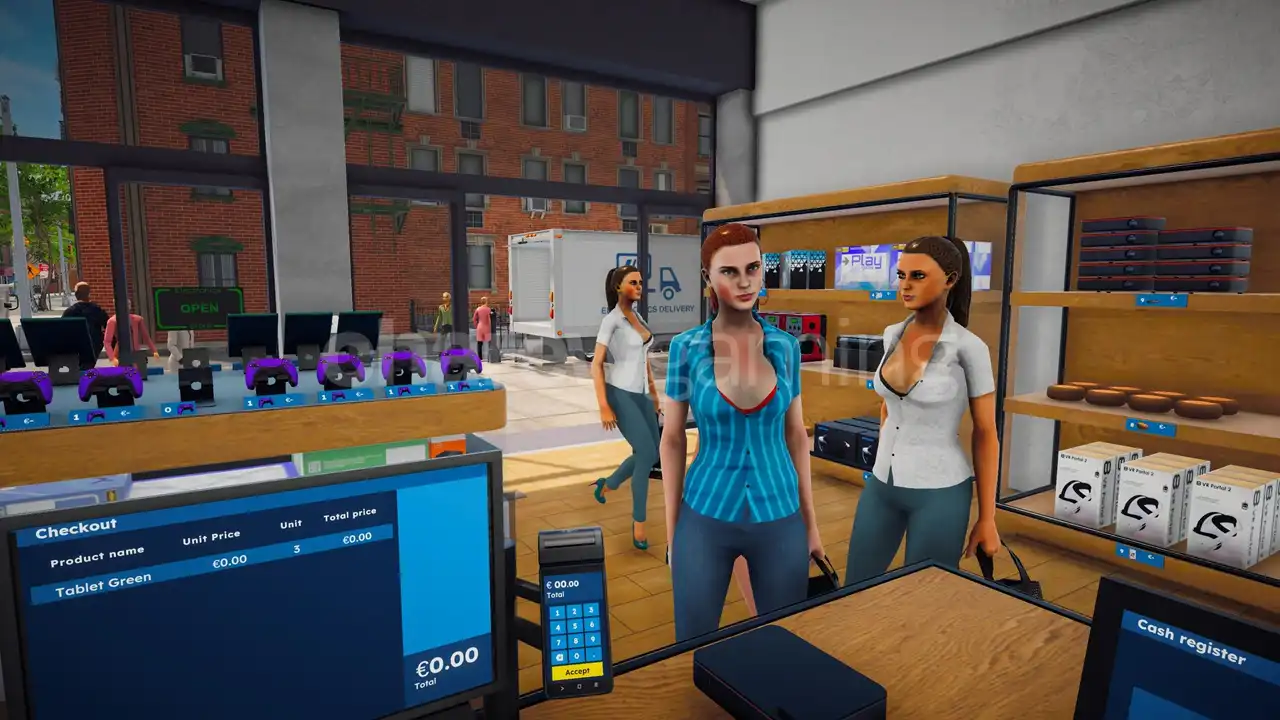The height and width of the screenshot is (720, 1280).
Task: Tap the 0 key on the keypad
Action: pos(577,656)
